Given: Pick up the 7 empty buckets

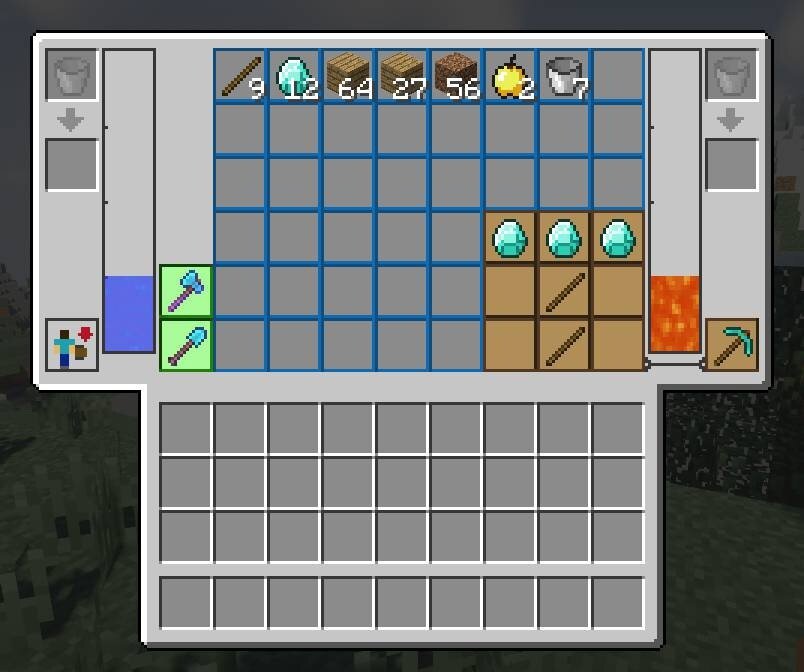Looking at the screenshot, I should click(x=564, y=77).
